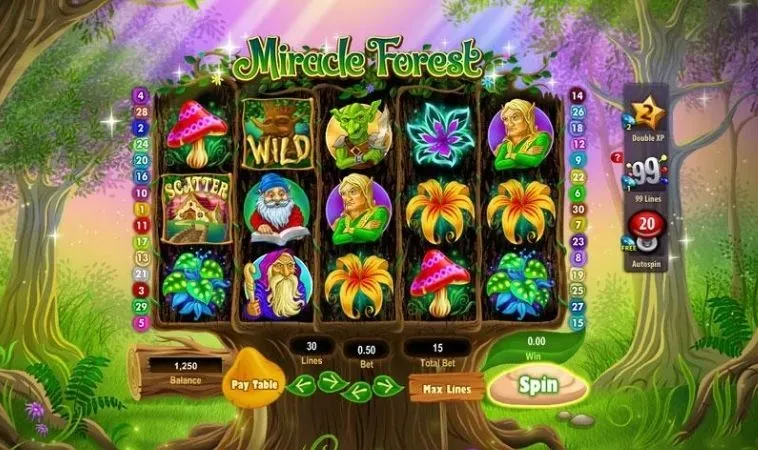This screenshot has height=450, width=758.
Task: Highlight the payline 1 marker
Action: tap(140, 209)
